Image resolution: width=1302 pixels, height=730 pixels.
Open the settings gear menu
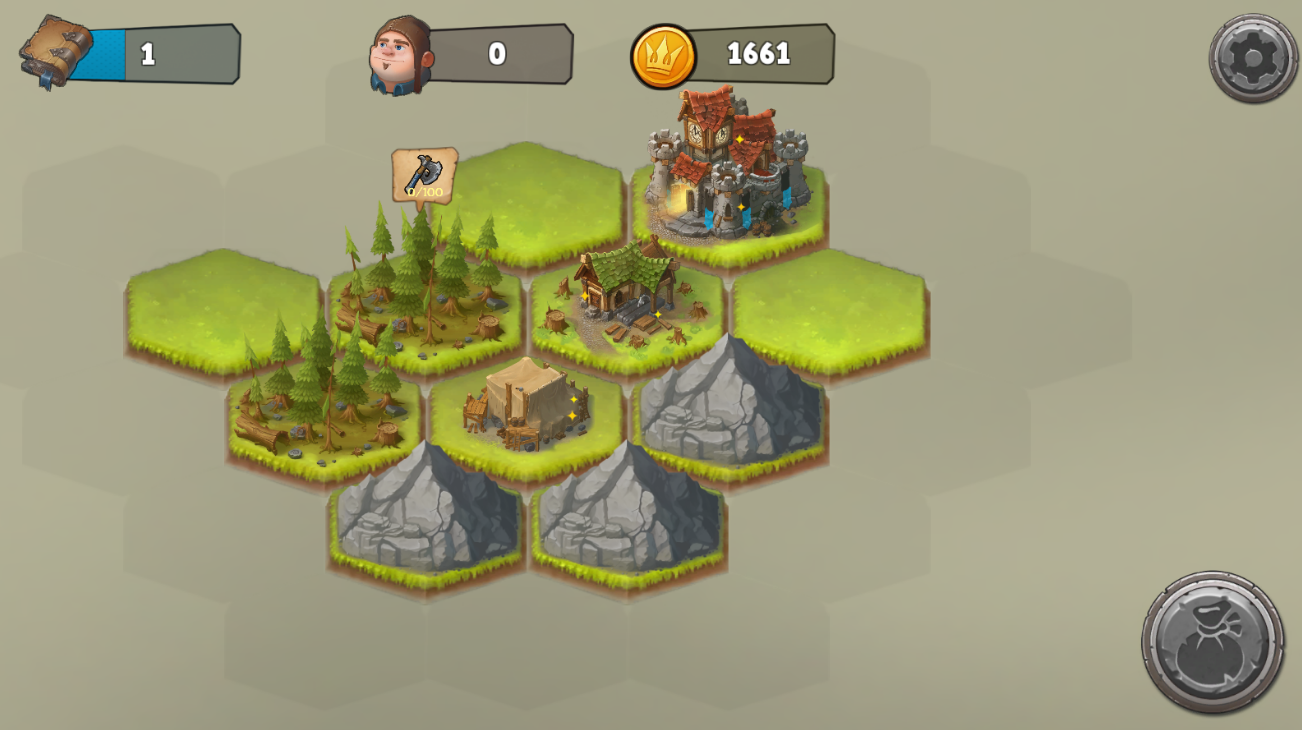1253,58
